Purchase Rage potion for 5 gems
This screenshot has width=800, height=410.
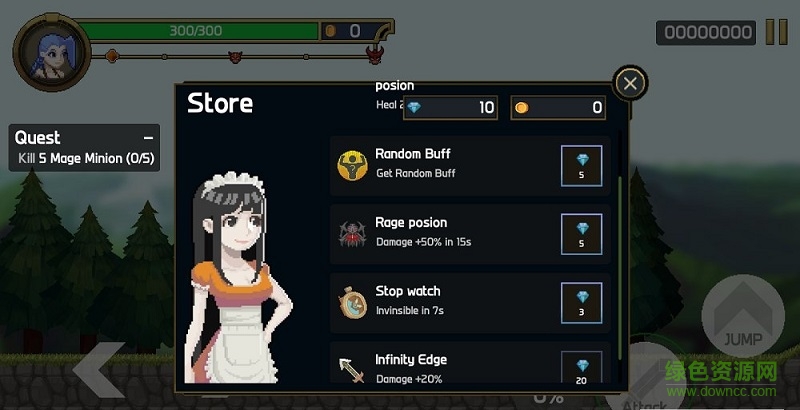582,235
